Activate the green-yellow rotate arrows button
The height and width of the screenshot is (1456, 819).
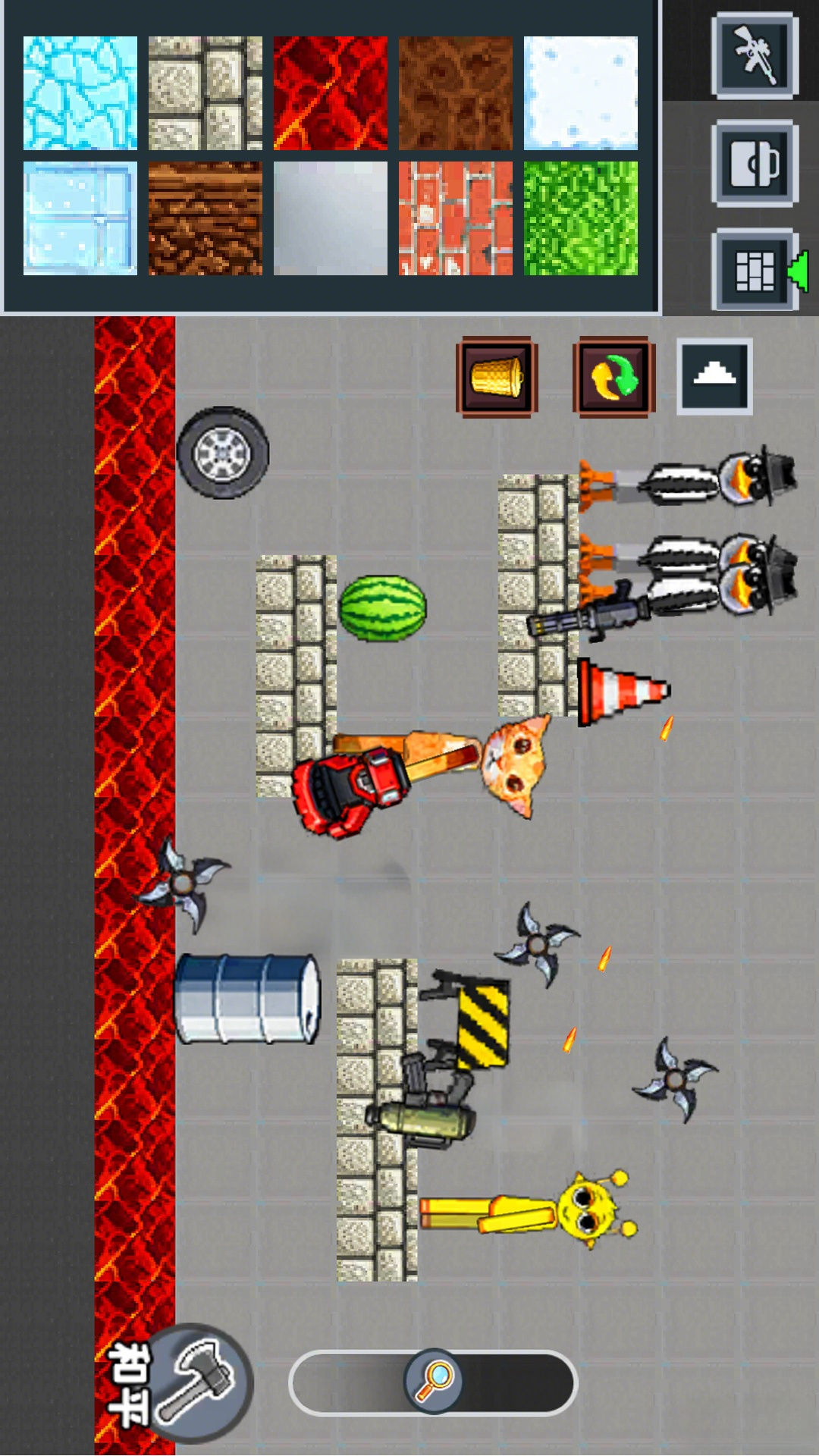(613, 377)
